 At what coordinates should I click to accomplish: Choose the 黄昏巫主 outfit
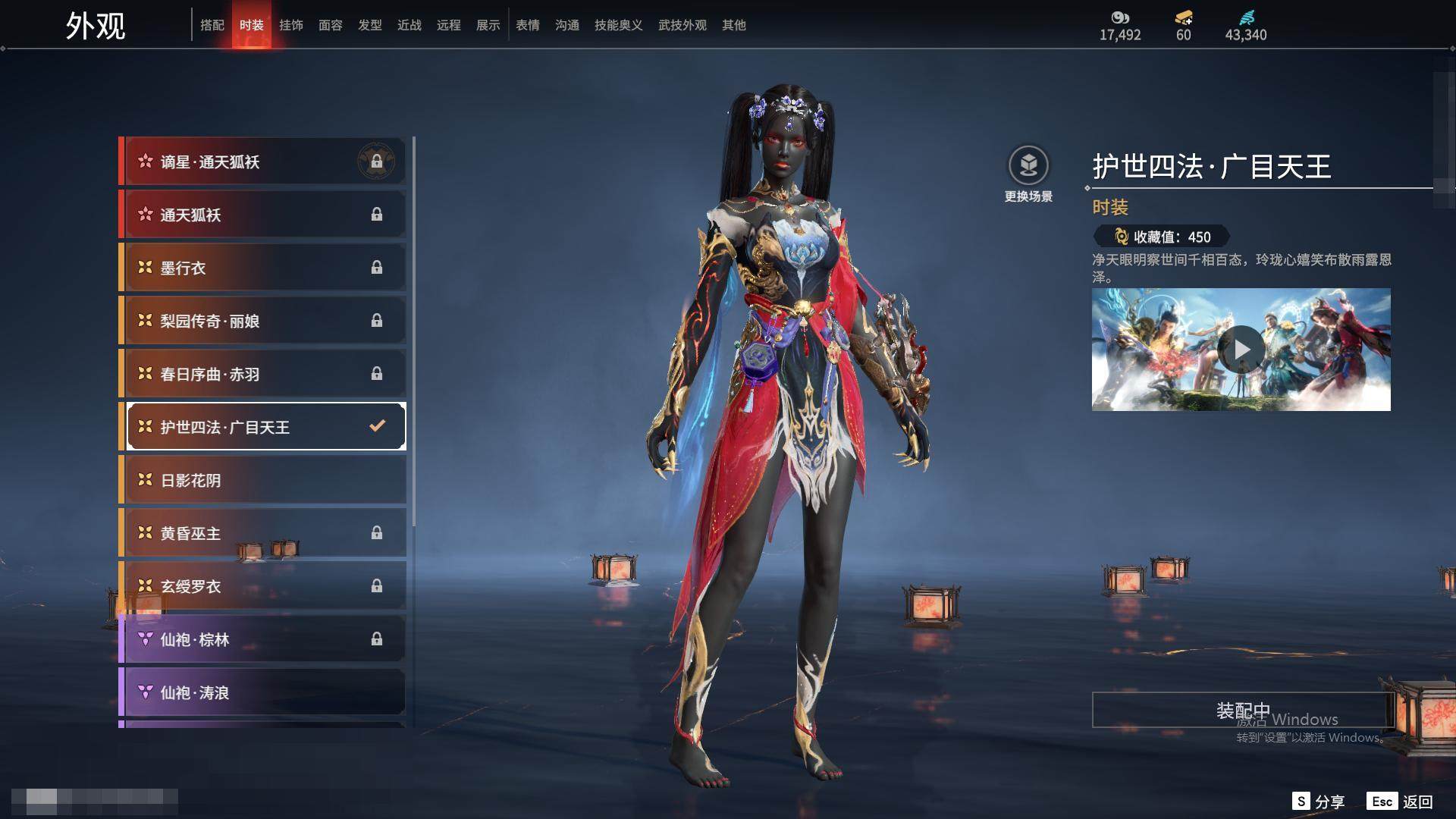263,533
